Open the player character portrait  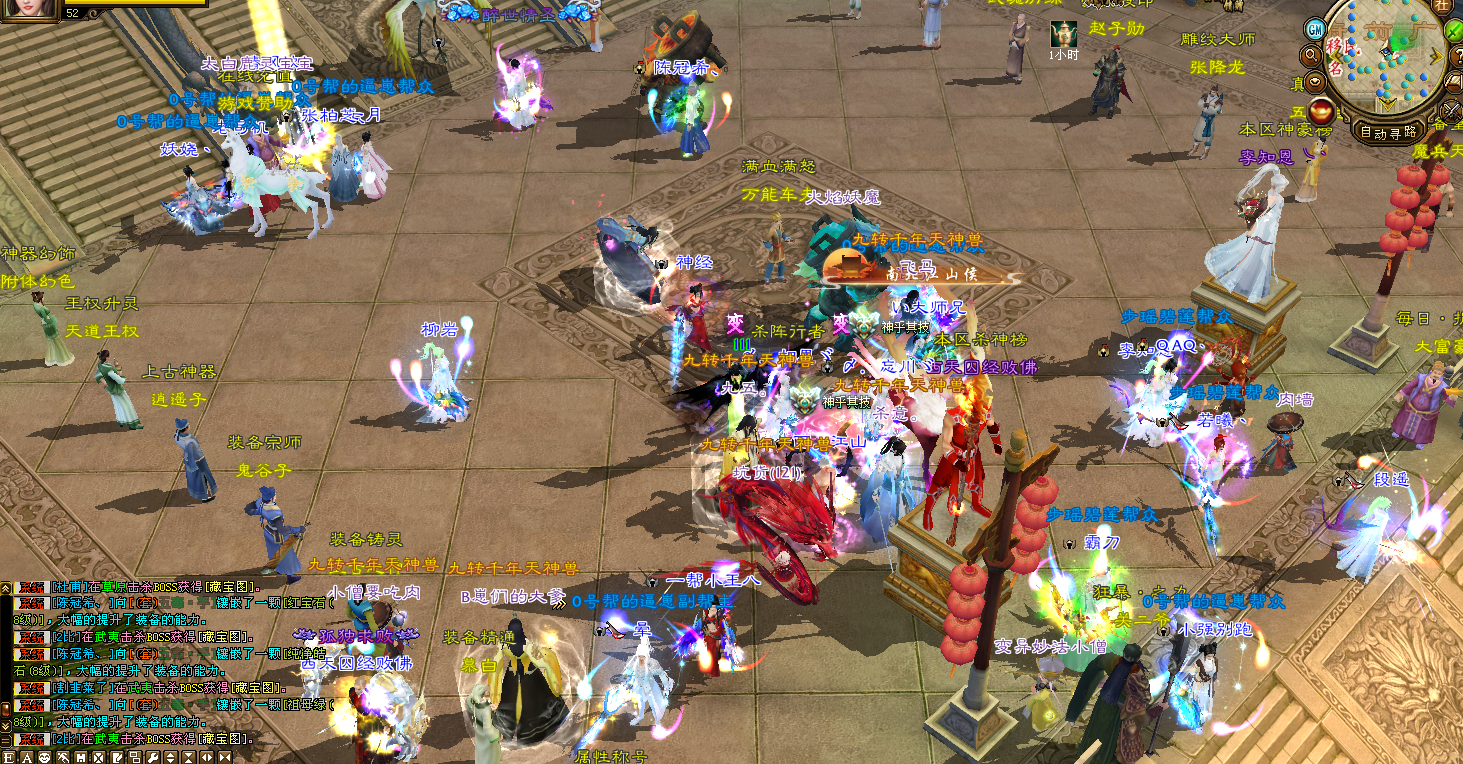30,8
